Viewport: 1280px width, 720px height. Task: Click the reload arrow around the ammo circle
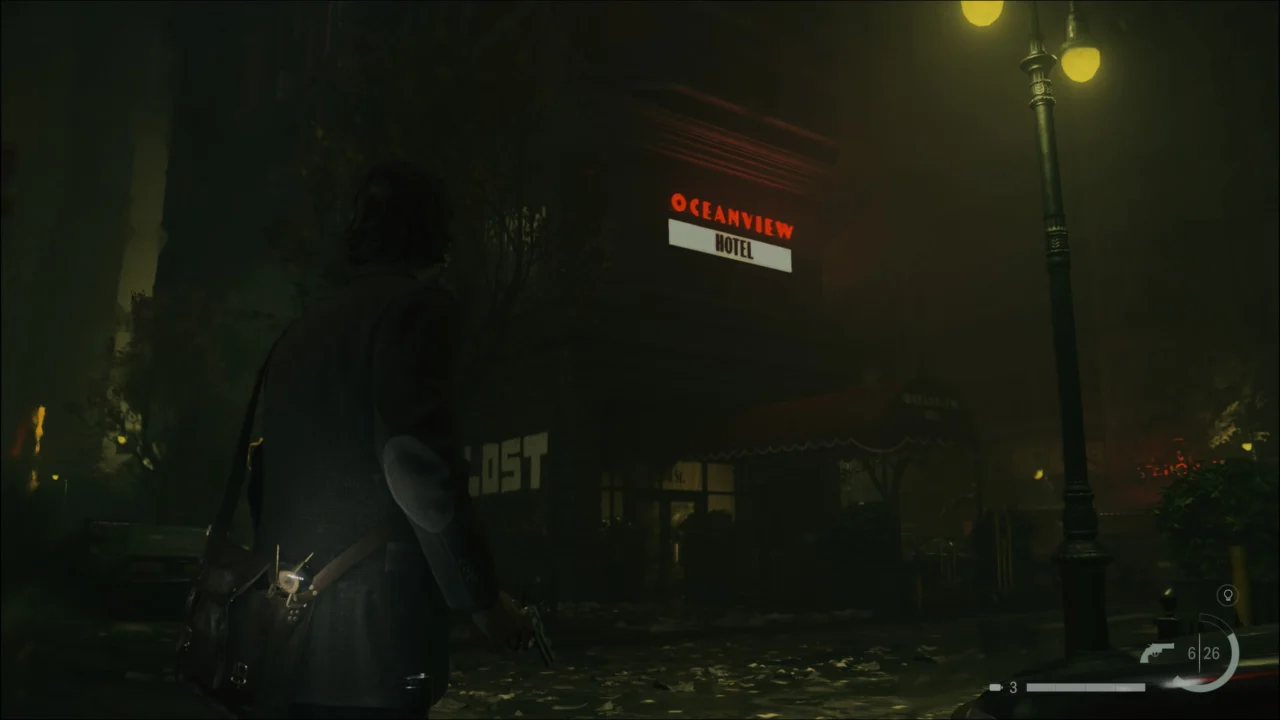pos(1177,680)
